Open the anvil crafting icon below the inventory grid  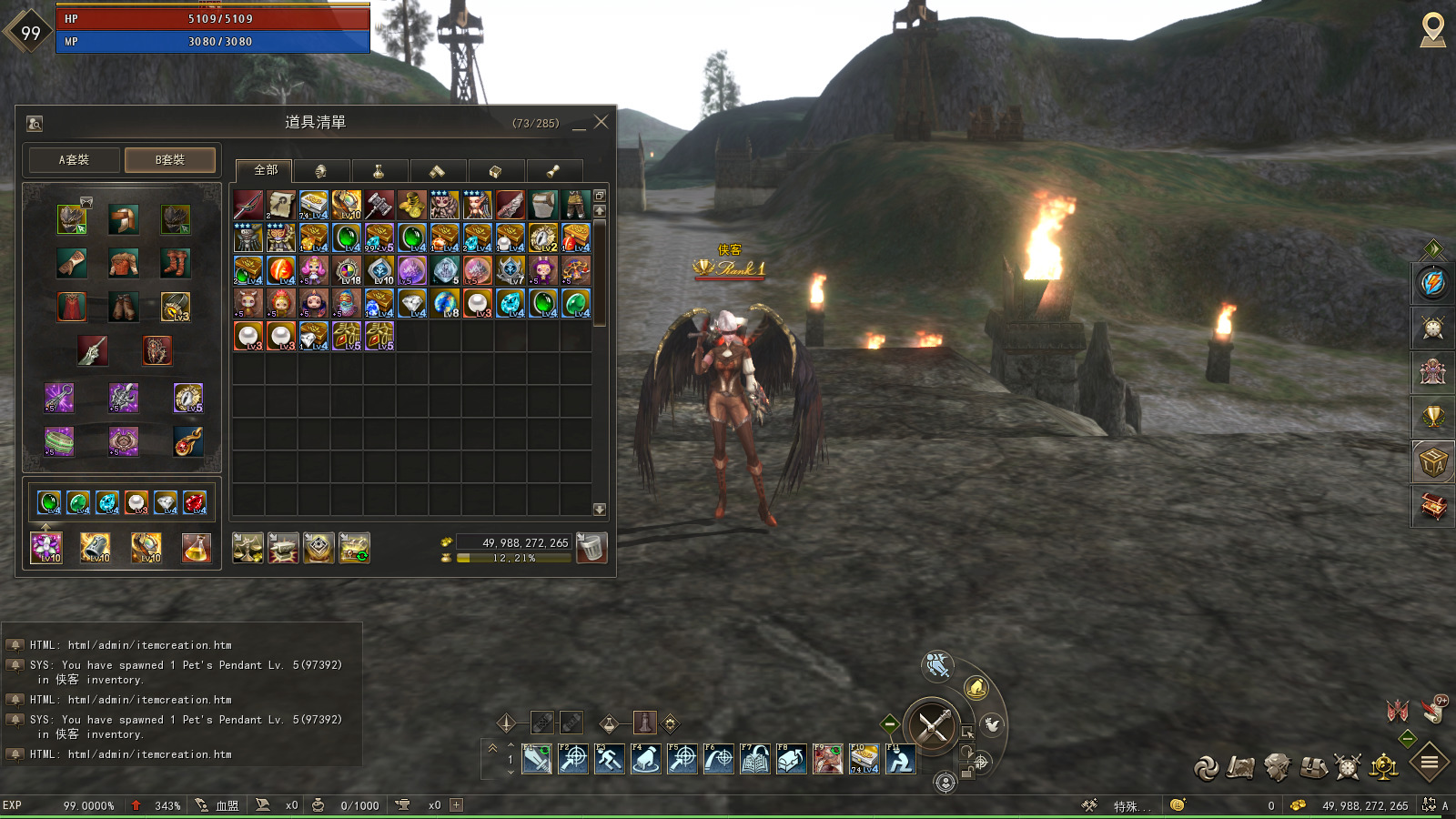[x=285, y=548]
